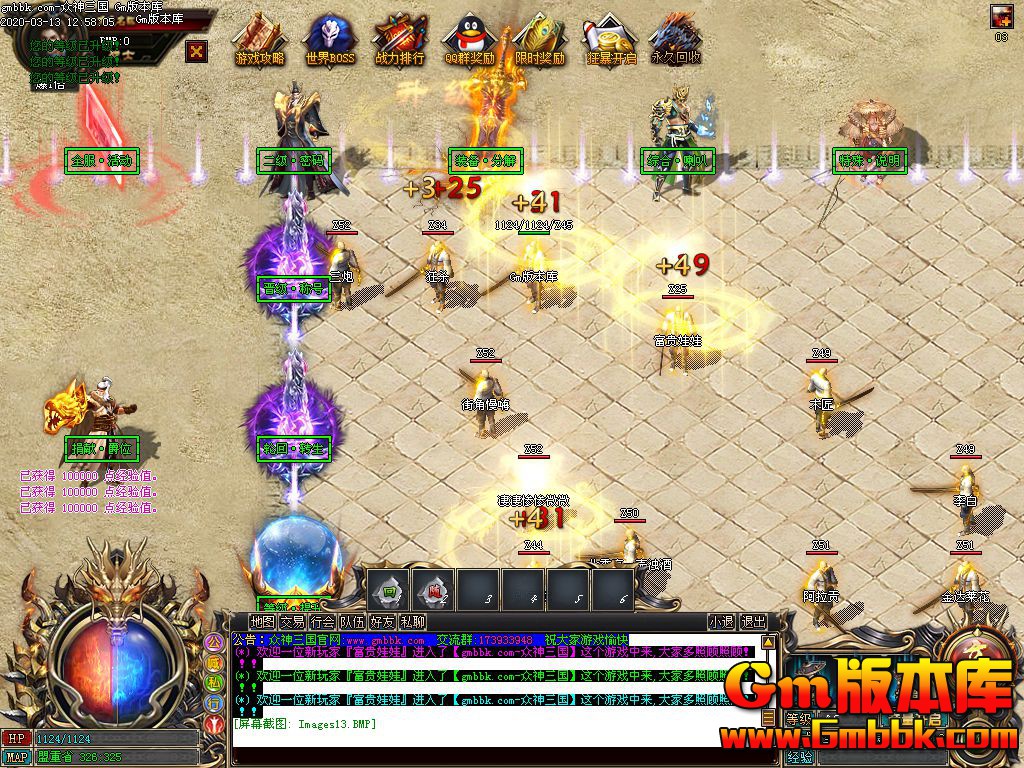Viewport: 1024px width, 768px height.
Task: Activate the 狂暴开启 berserk icon
Action: [610, 40]
